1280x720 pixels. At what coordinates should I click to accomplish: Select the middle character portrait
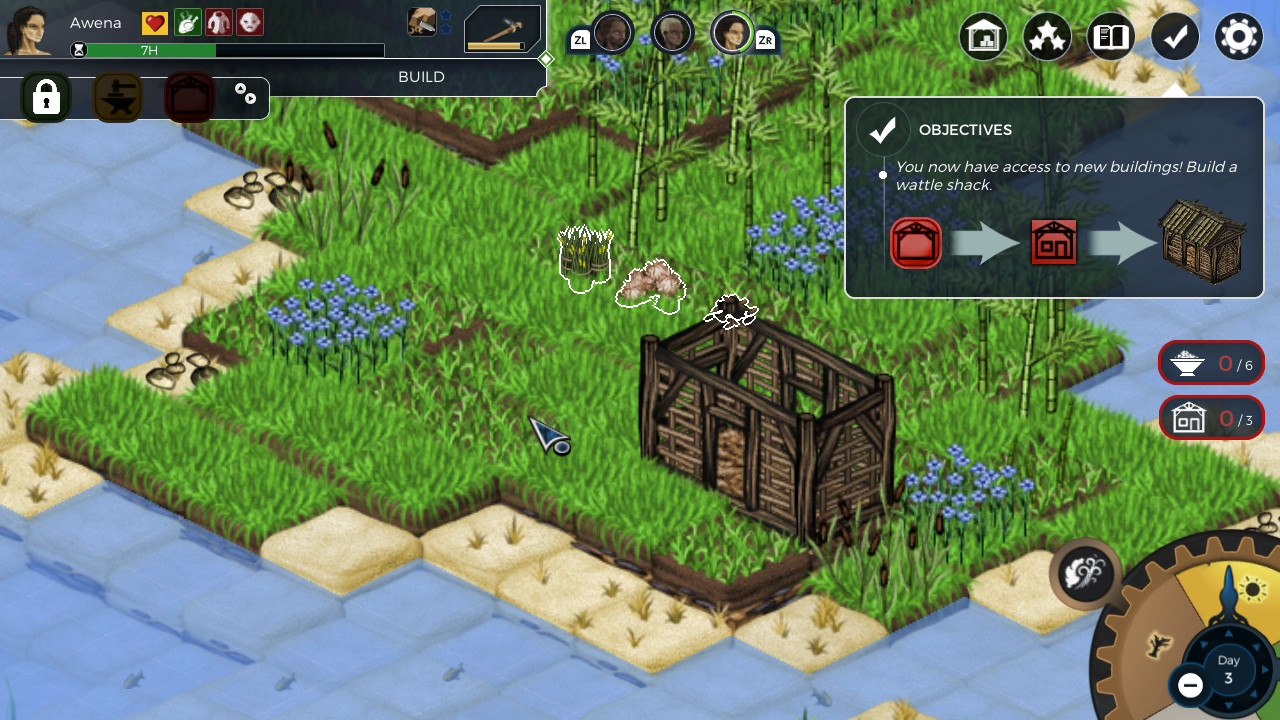point(673,32)
